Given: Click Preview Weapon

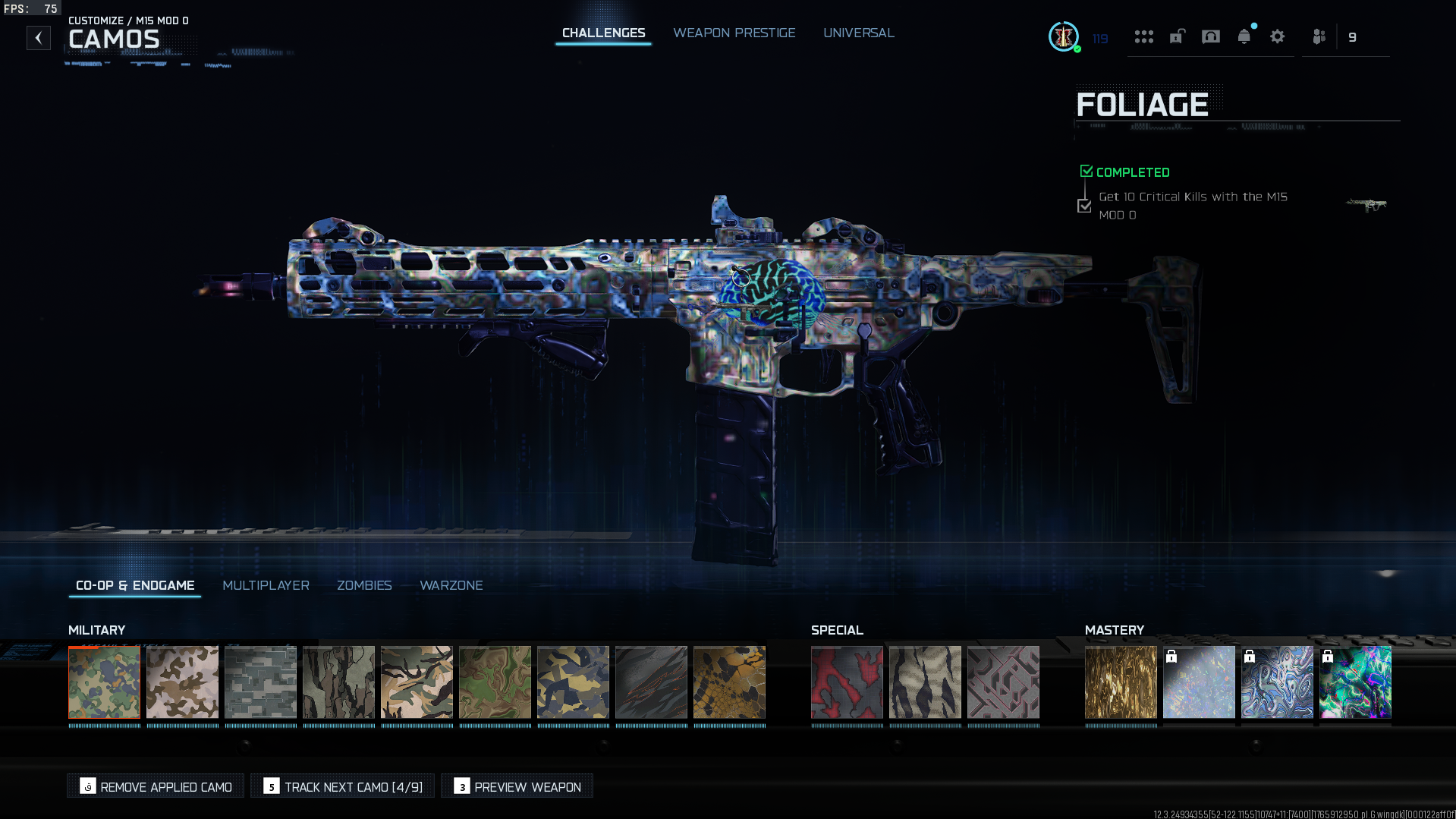Looking at the screenshot, I should (x=517, y=786).
